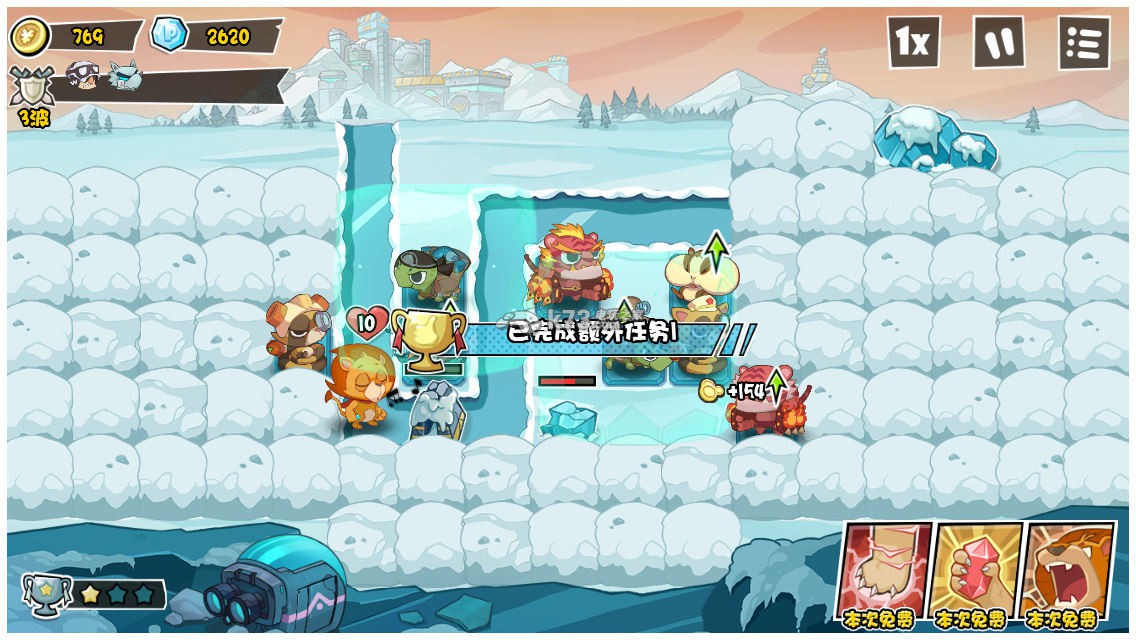Pause the game

click(998, 42)
